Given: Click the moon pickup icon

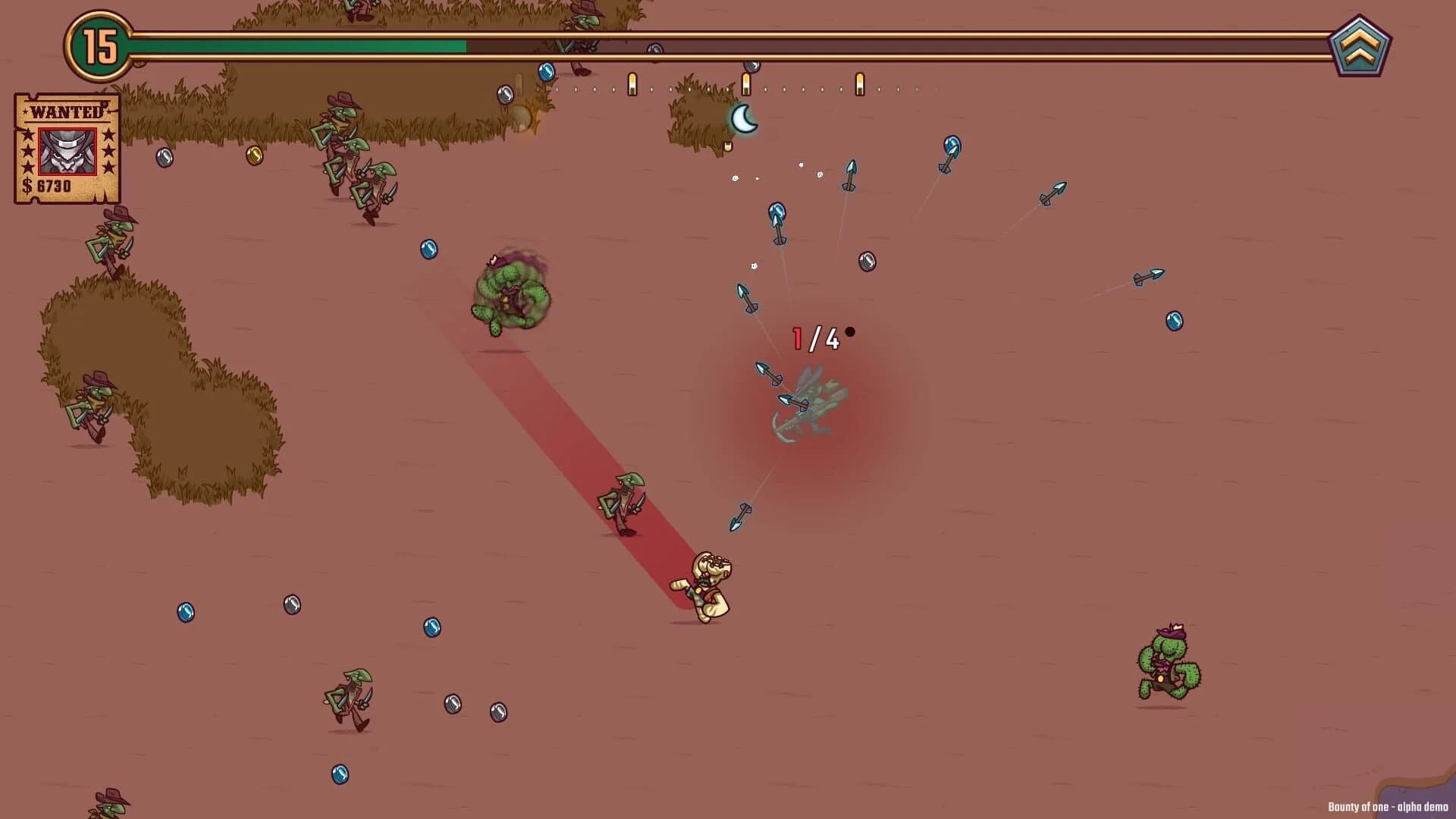Looking at the screenshot, I should [x=745, y=118].
